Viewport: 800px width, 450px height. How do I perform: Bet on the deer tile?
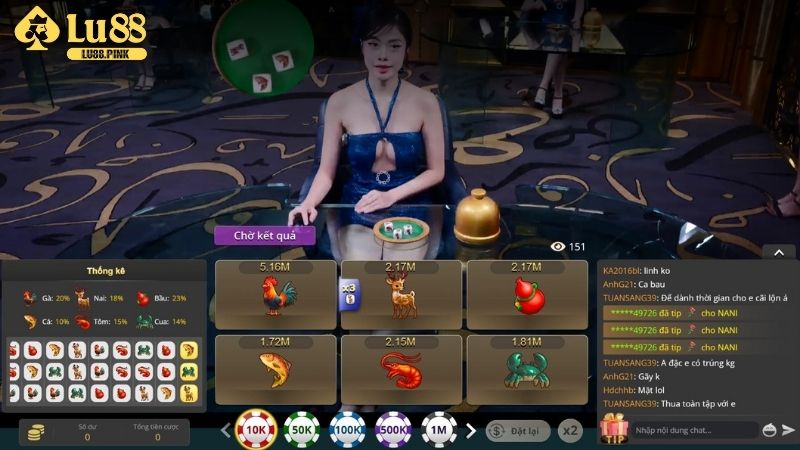(x=402, y=295)
